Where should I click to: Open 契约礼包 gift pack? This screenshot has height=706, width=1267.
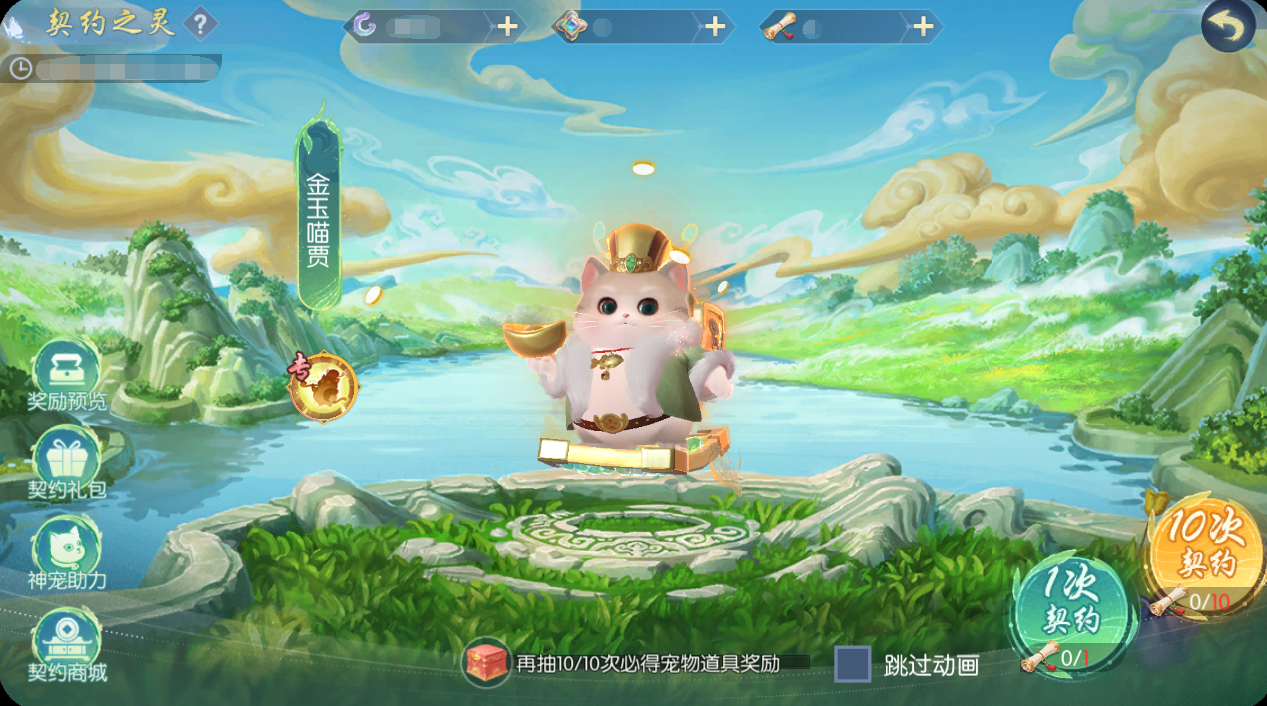click(66, 463)
